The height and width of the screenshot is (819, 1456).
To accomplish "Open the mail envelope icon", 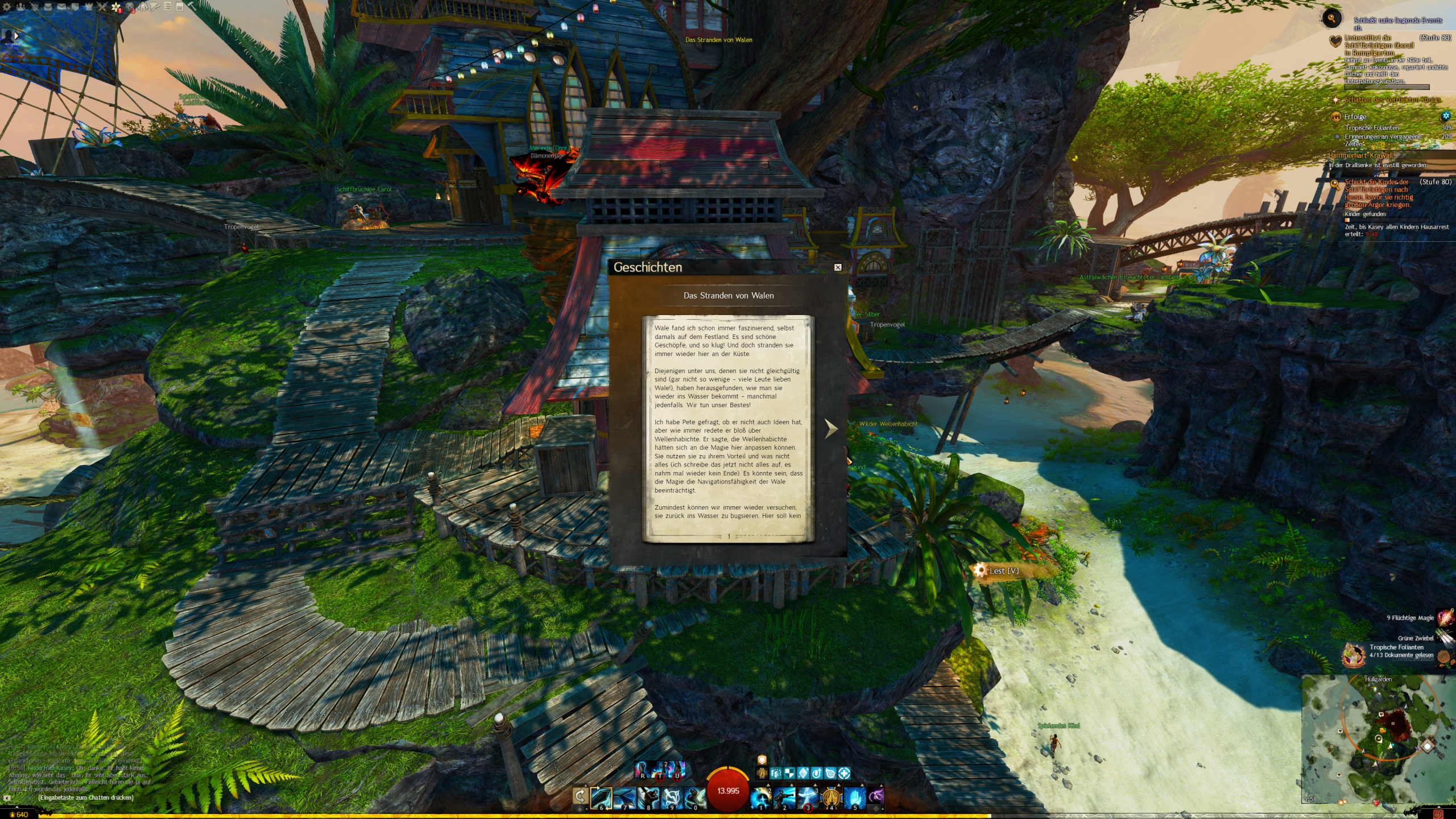I will (61, 7).
